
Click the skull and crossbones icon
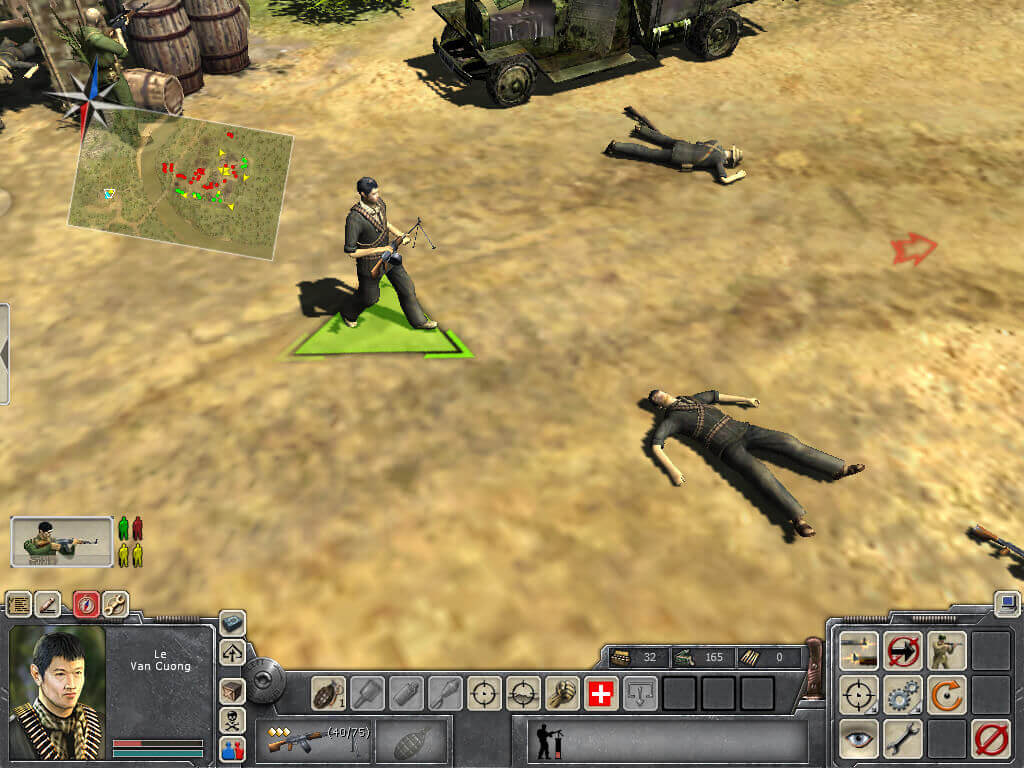coord(232,719)
